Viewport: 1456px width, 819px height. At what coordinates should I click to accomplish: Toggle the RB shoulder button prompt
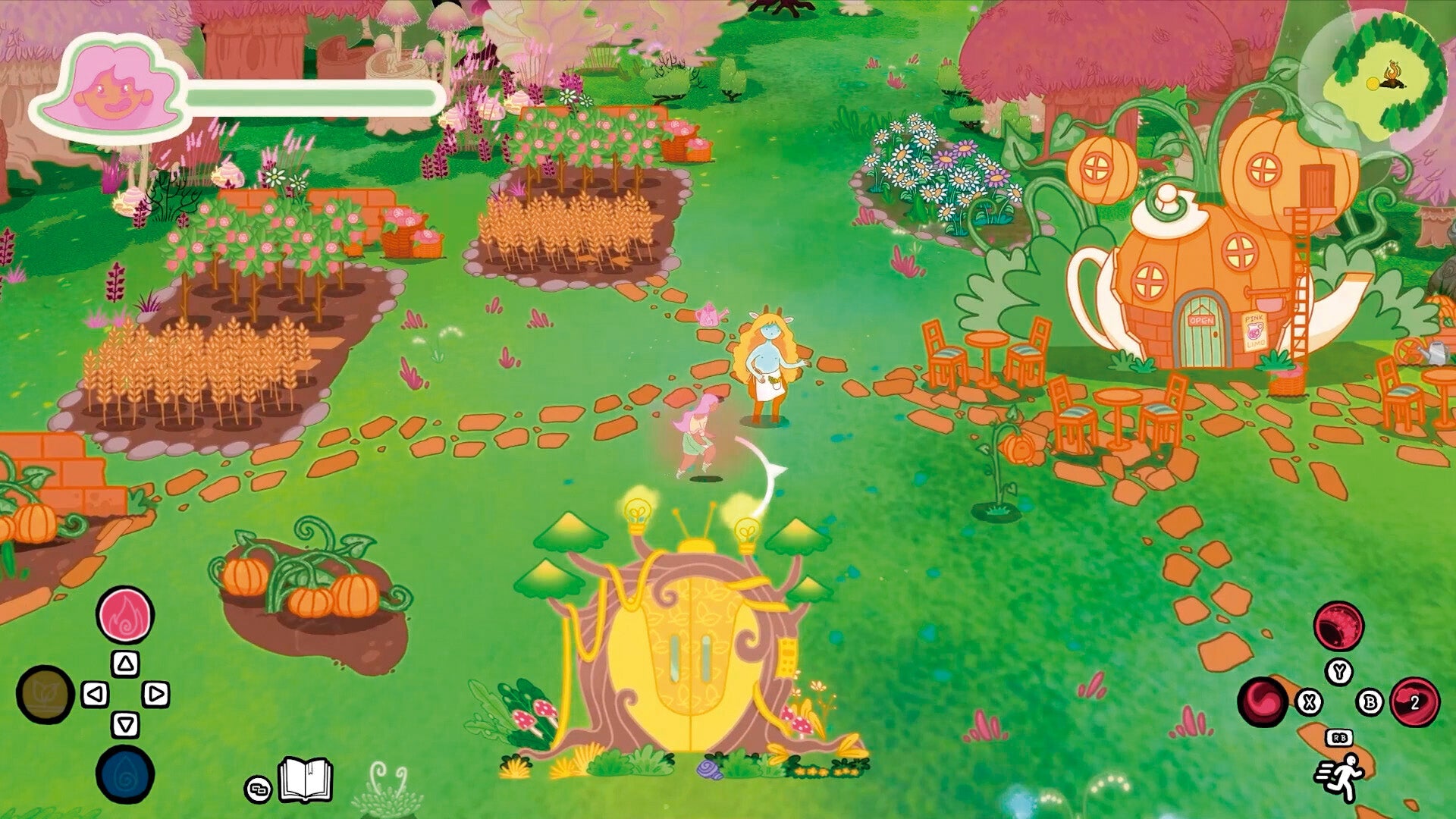point(1339,738)
